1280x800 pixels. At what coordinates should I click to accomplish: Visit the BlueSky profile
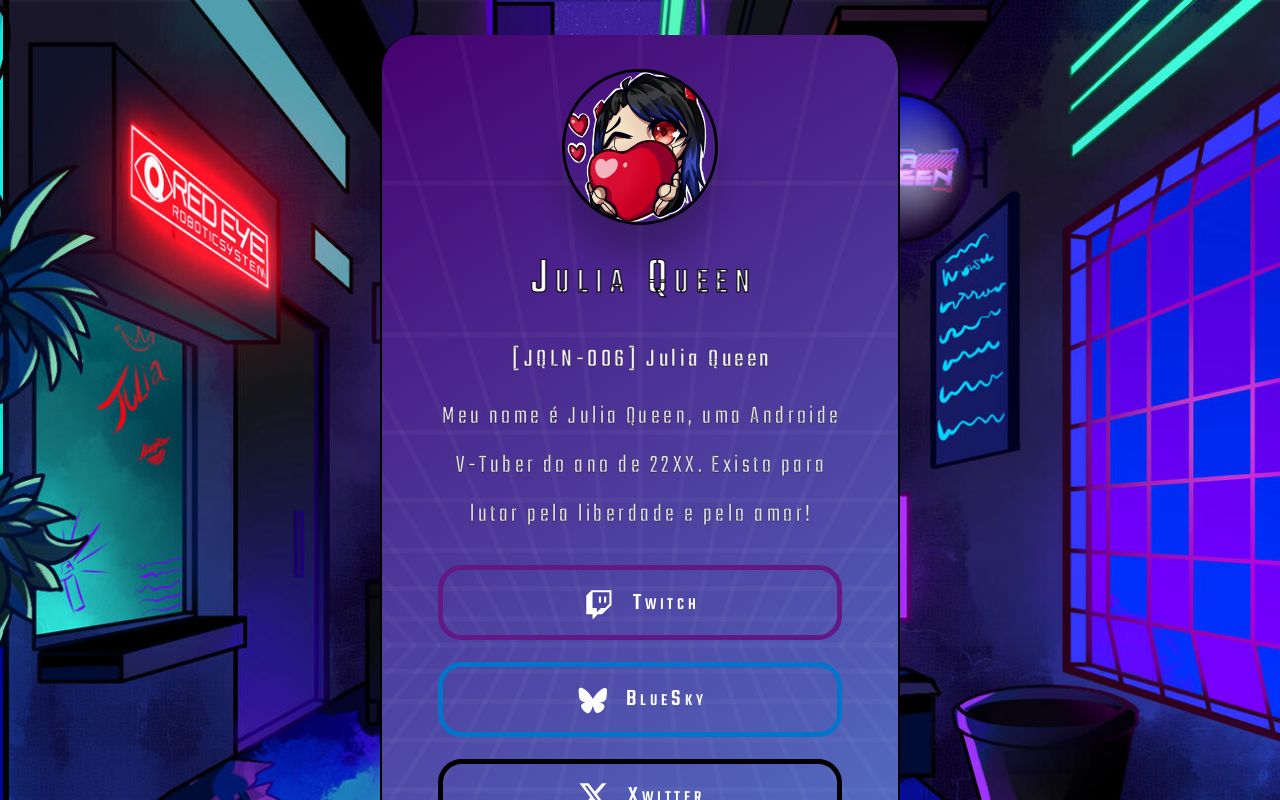(640, 699)
